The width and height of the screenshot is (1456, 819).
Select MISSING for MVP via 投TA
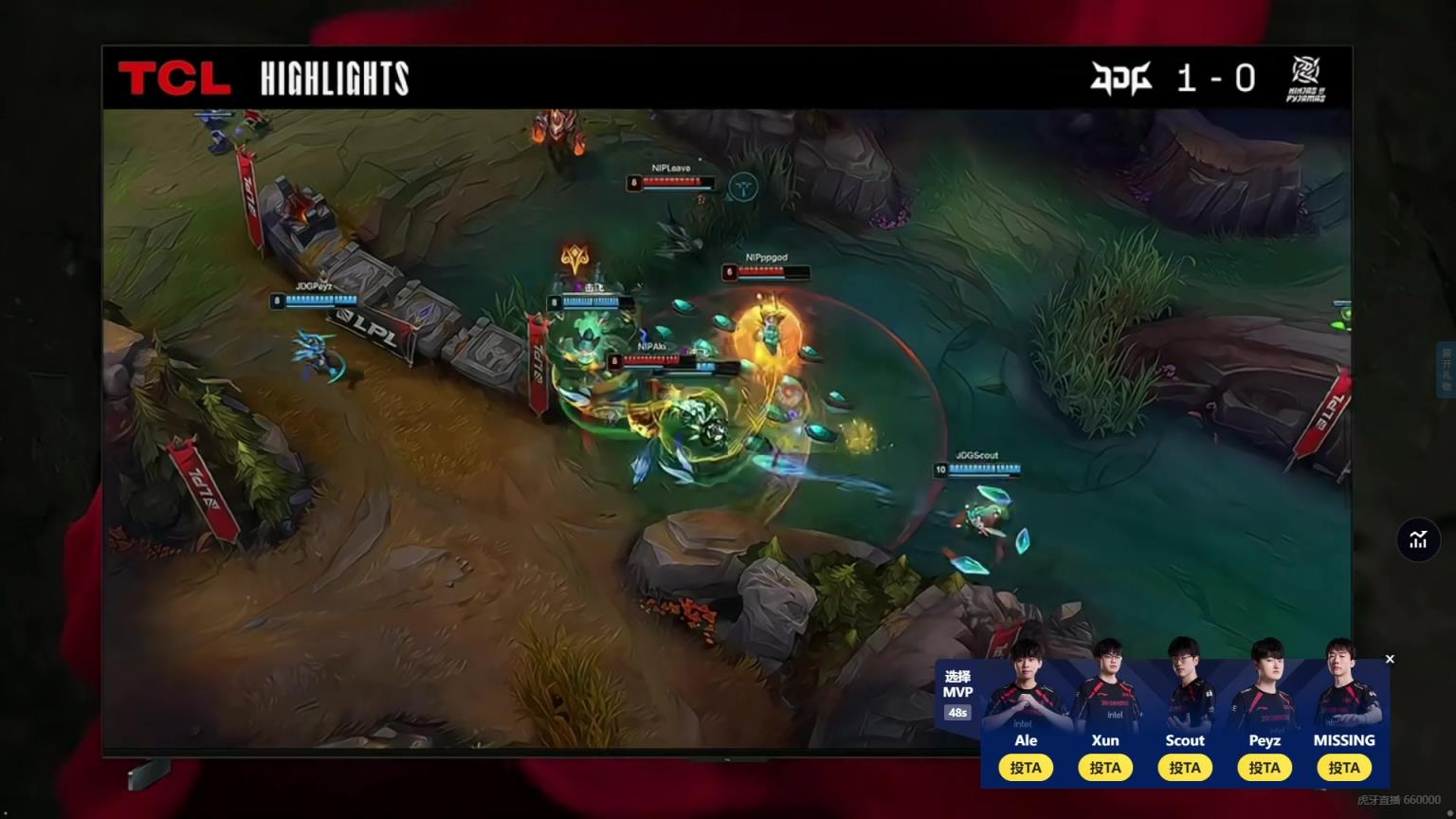[x=1344, y=768]
